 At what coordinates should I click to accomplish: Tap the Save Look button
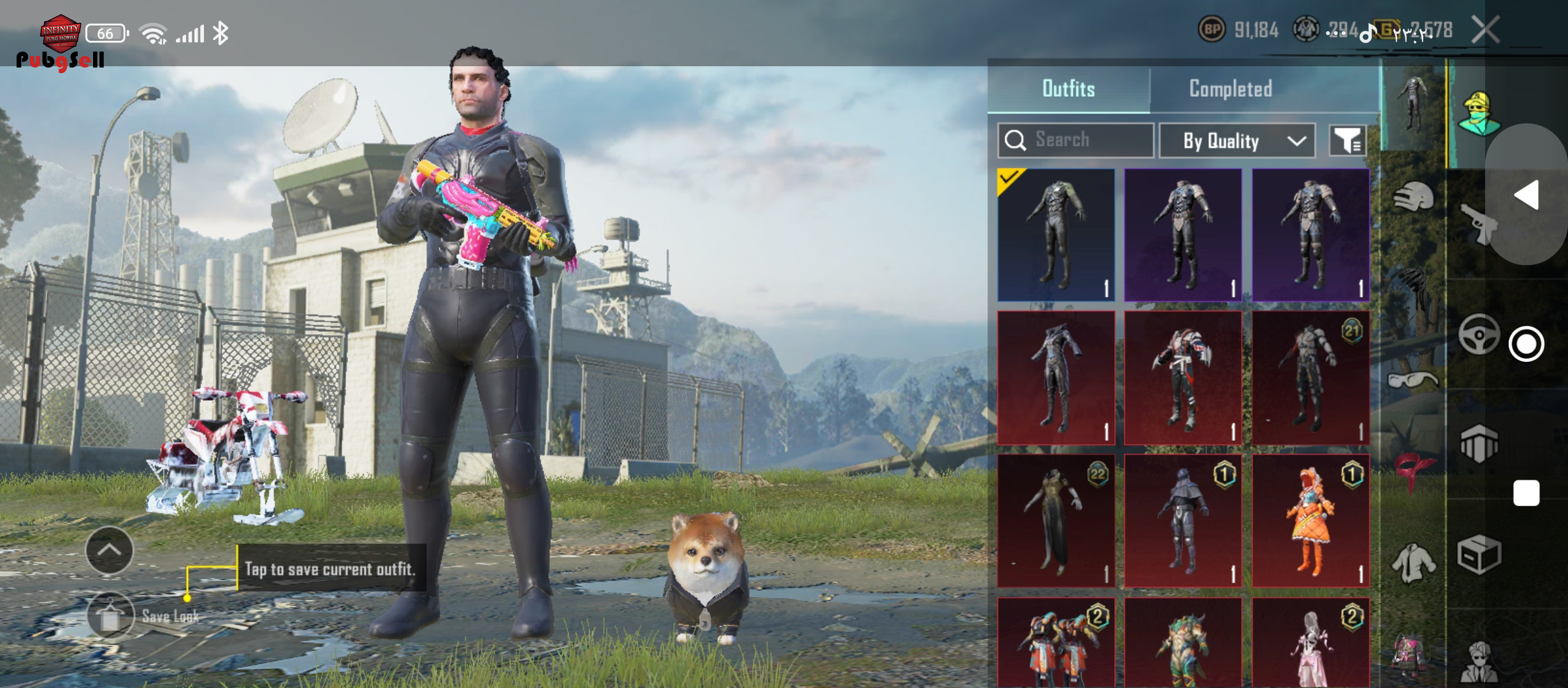(111, 616)
